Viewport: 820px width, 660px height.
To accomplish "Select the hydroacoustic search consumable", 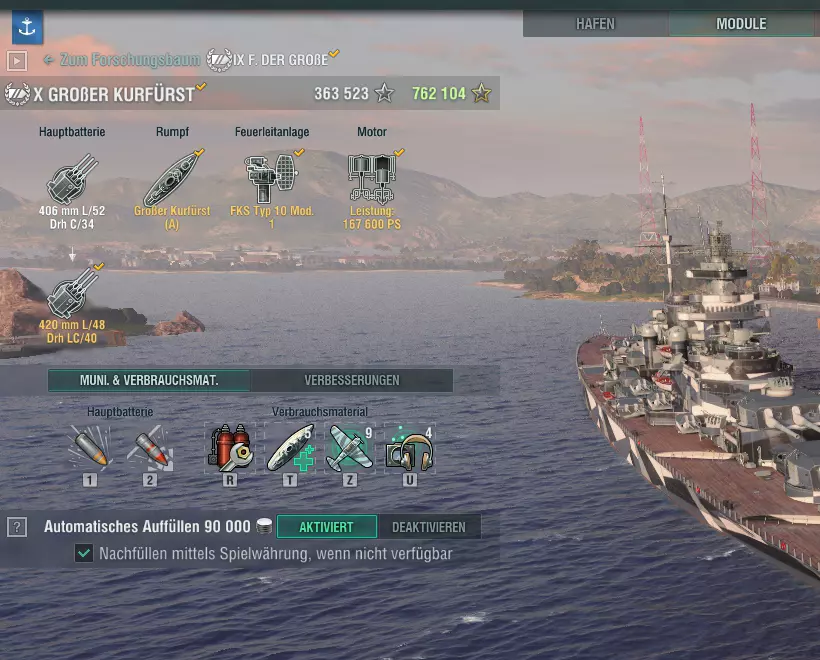I will (409, 447).
